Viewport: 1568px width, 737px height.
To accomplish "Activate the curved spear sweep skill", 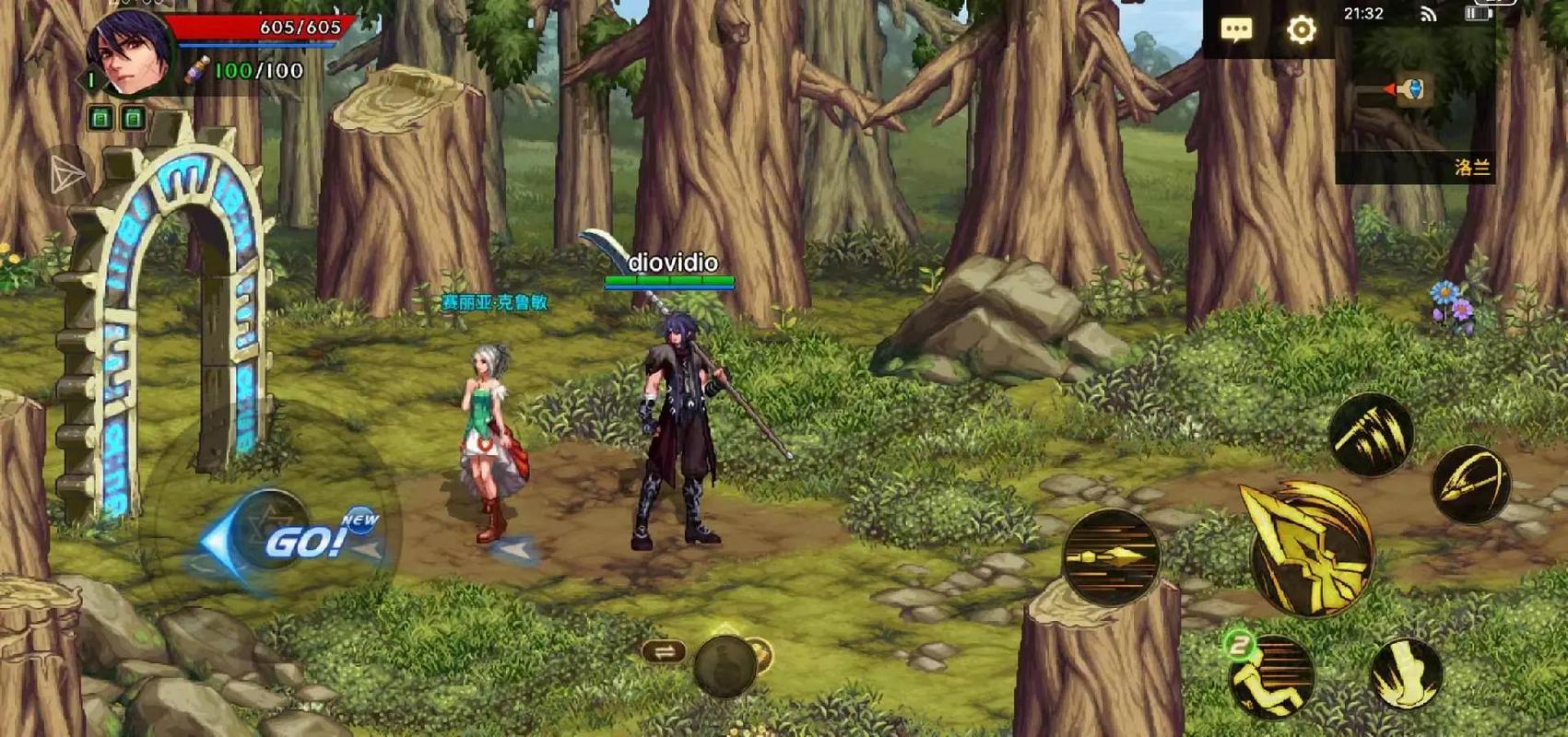I will [x=1471, y=484].
